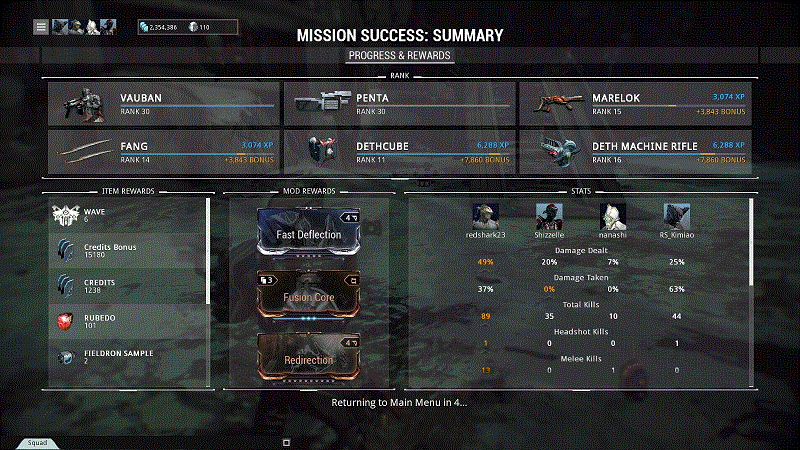This screenshot has width=800, height=450.
Task: Select the Marelok rank panel
Action: click(634, 103)
